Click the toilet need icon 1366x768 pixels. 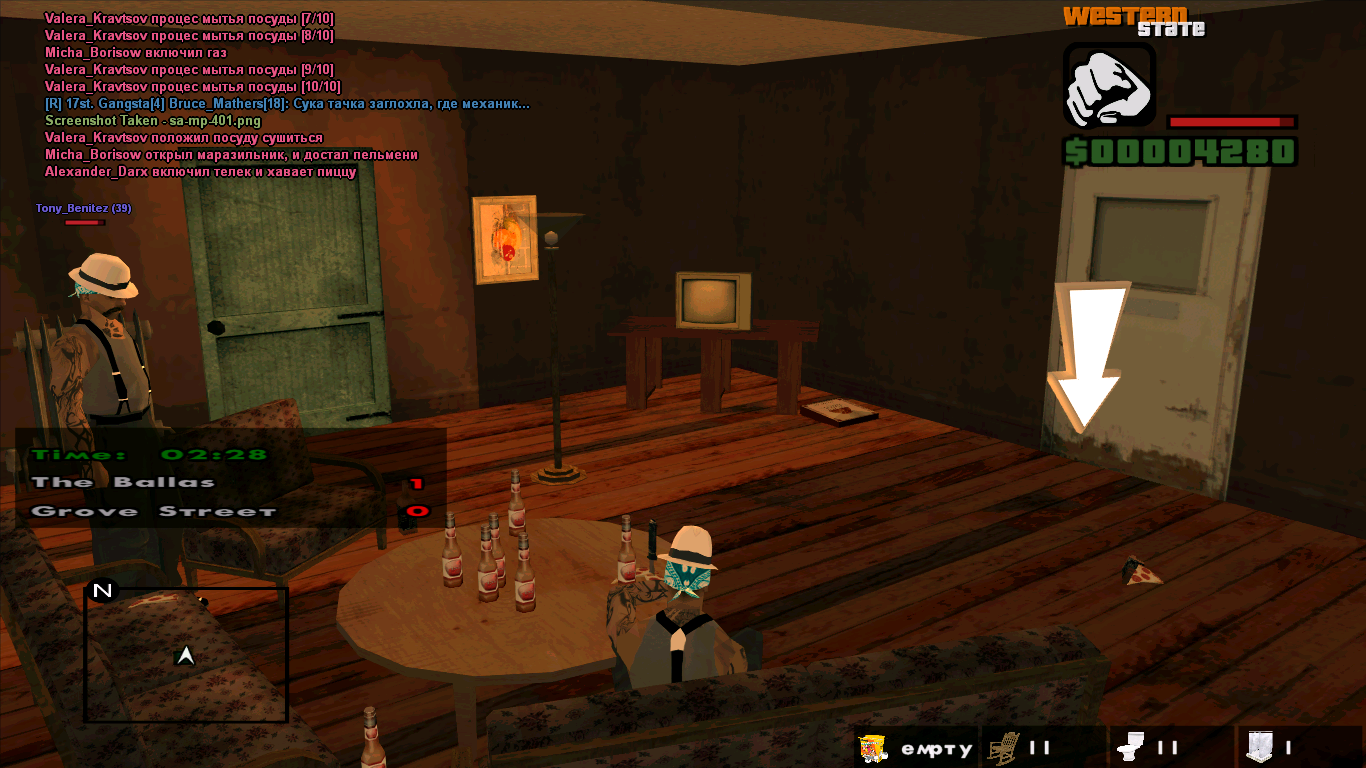point(1131,746)
